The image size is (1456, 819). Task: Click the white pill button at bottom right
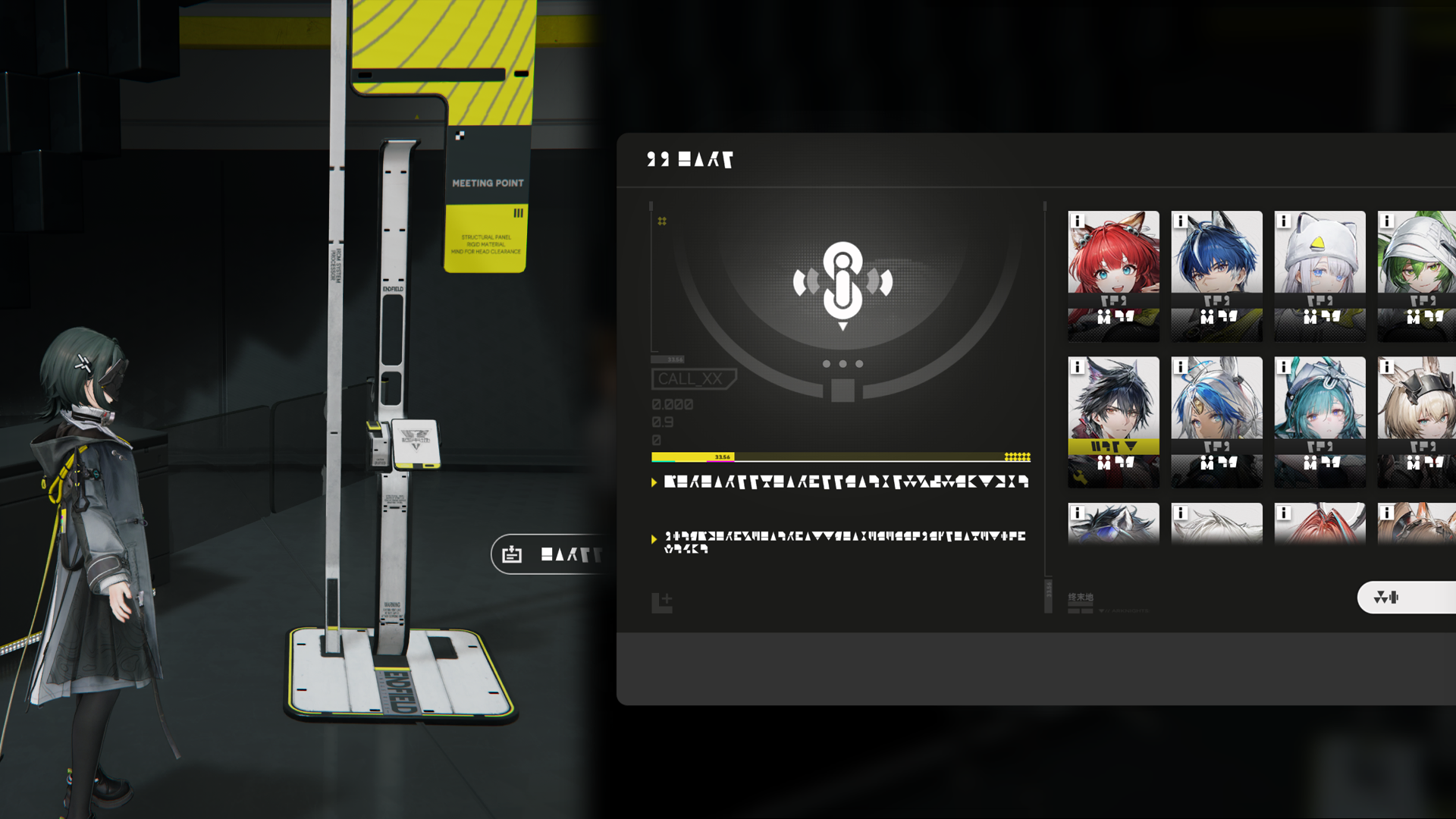(1407, 598)
